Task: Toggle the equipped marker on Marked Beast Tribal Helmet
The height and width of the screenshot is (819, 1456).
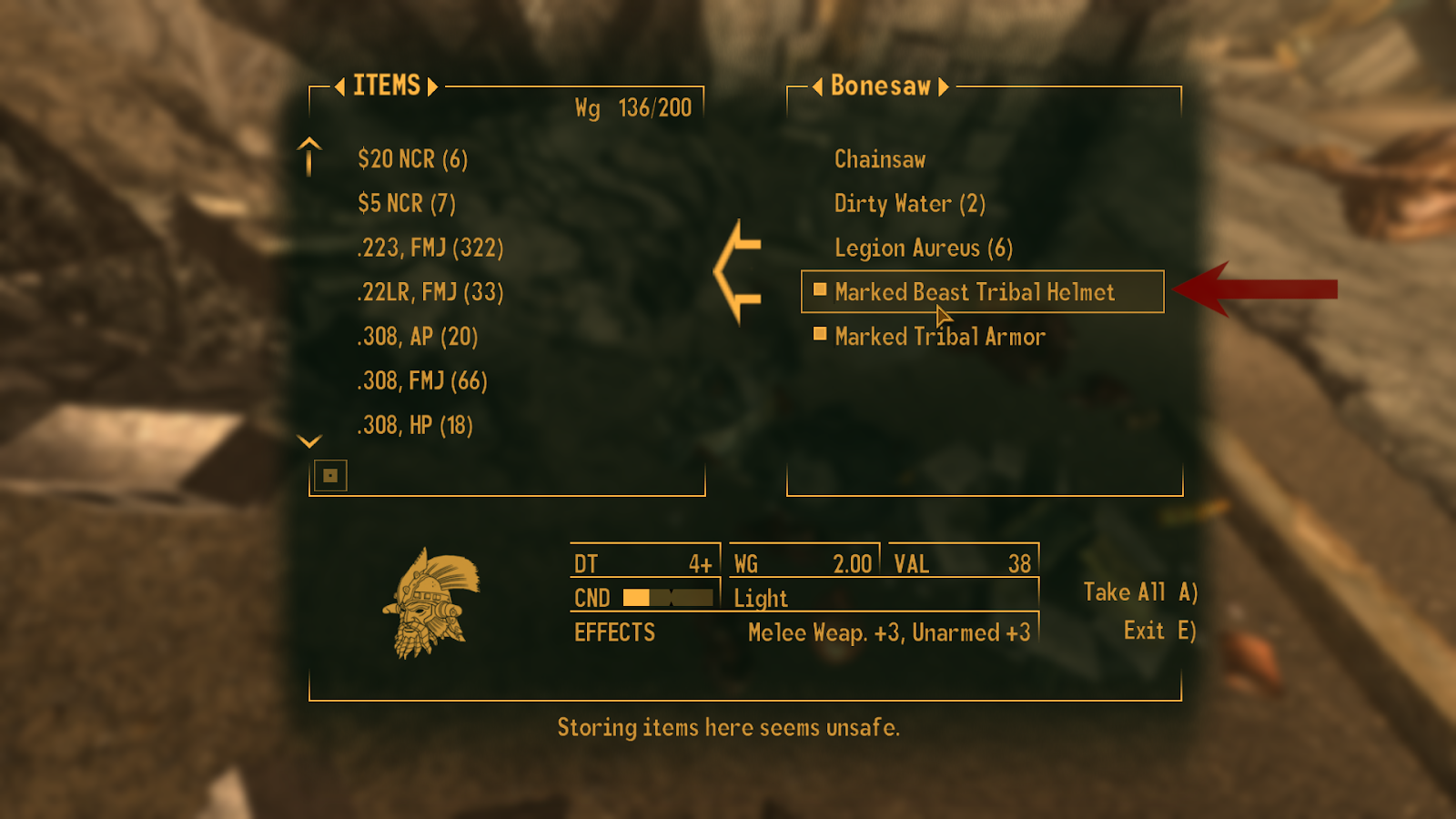Action: coord(818,291)
